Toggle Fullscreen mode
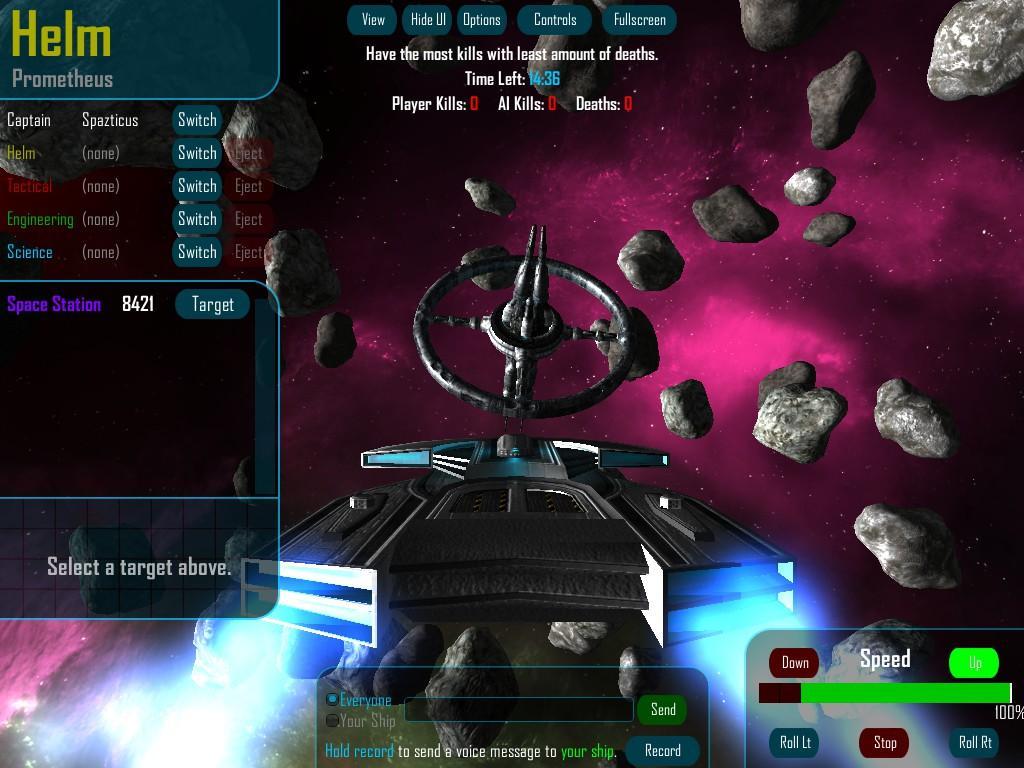1024x768 pixels. (x=639, y=20)
